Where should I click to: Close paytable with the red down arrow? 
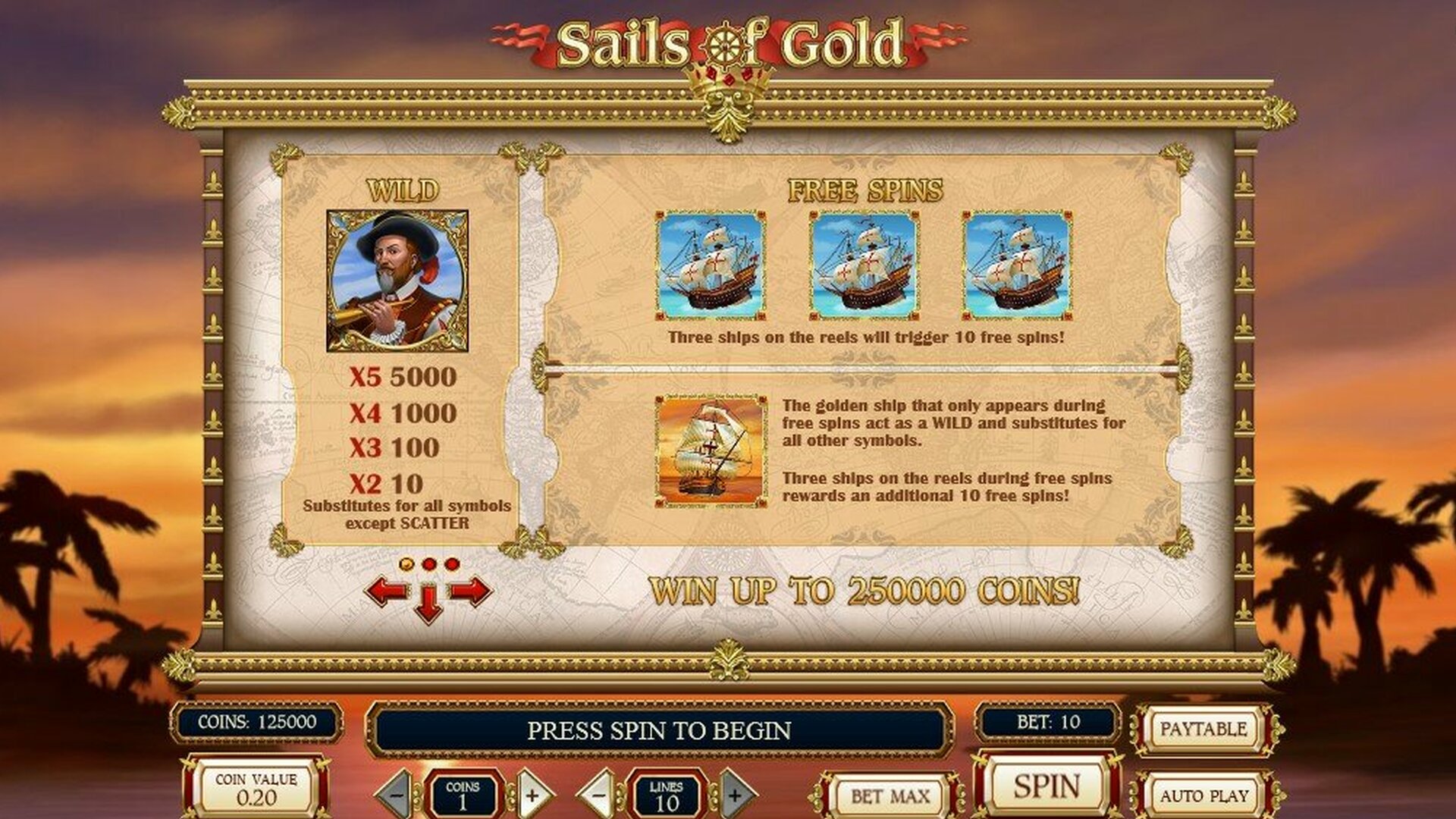[x=428, y=604]
